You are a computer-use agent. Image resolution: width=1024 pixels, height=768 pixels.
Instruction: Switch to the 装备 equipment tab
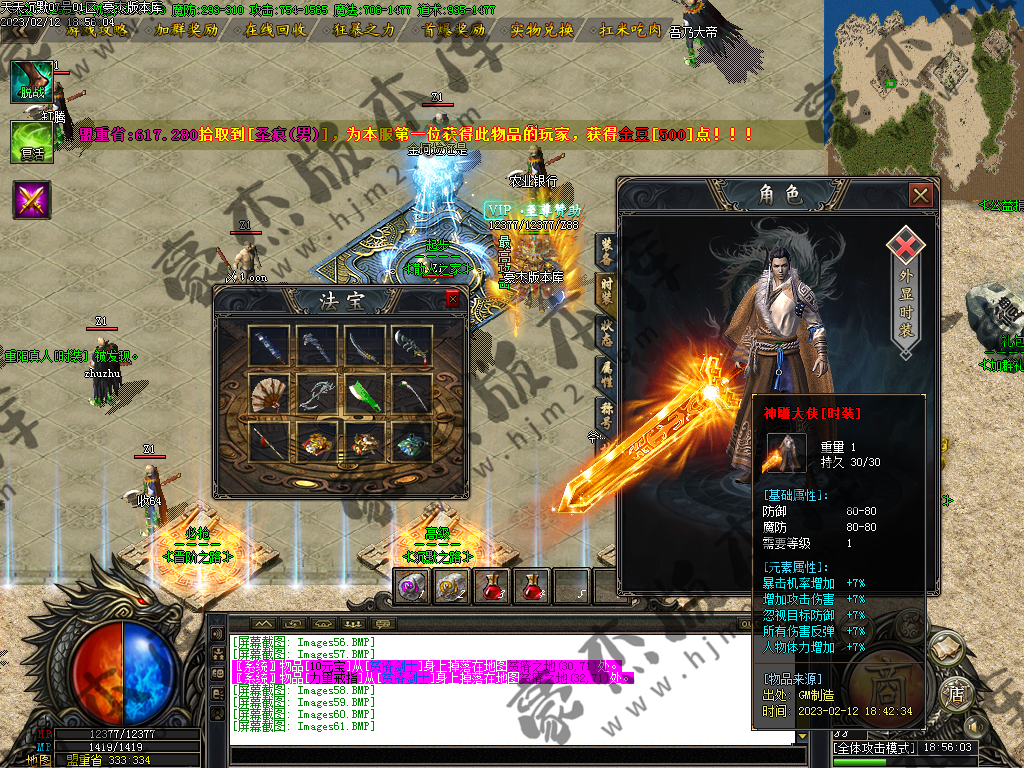tap(606, 250)
